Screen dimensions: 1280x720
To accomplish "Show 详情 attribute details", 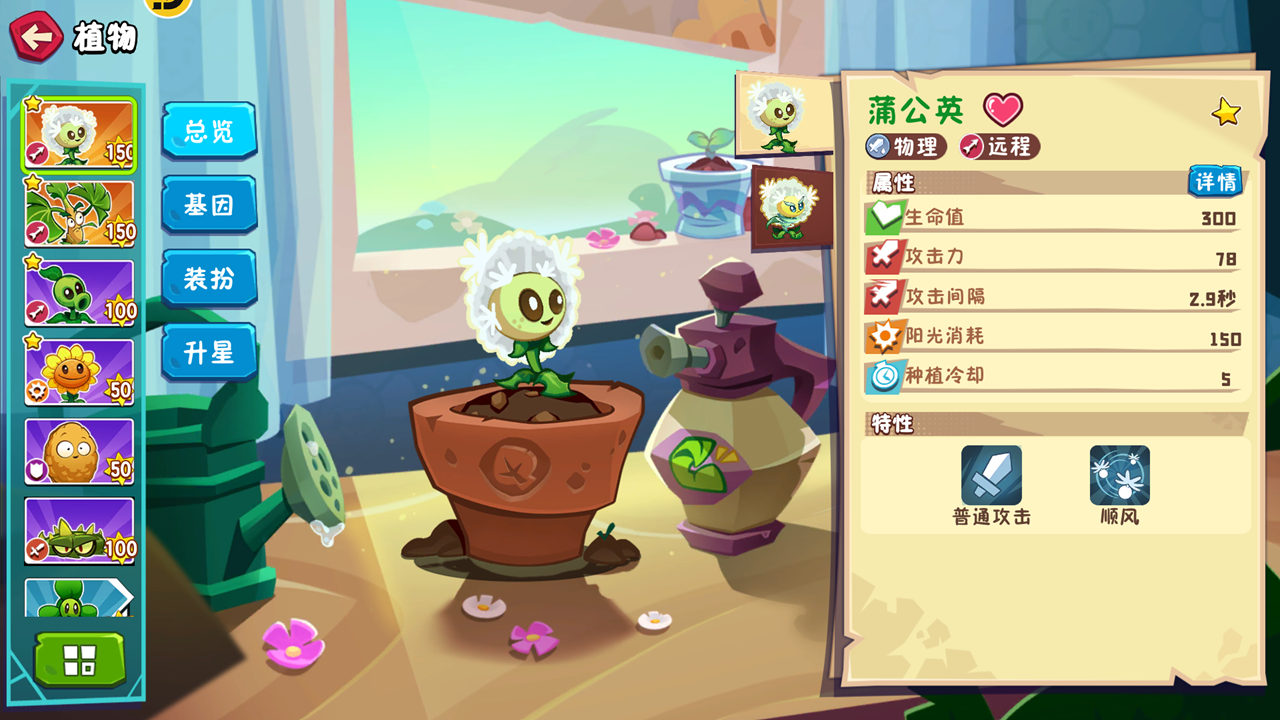I will pos(1215,182).
